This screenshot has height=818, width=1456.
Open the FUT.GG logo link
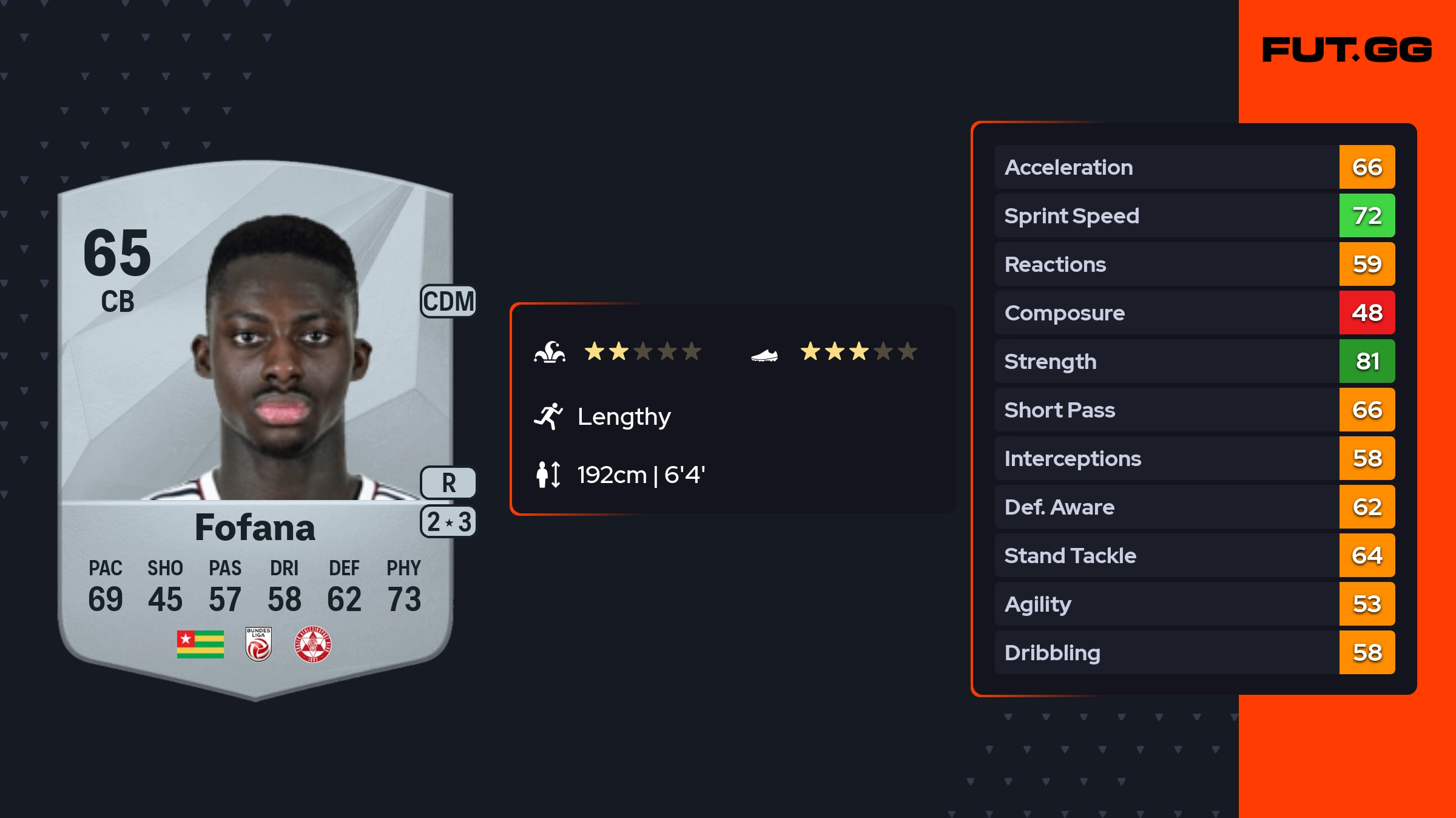tap(1346, 50)
